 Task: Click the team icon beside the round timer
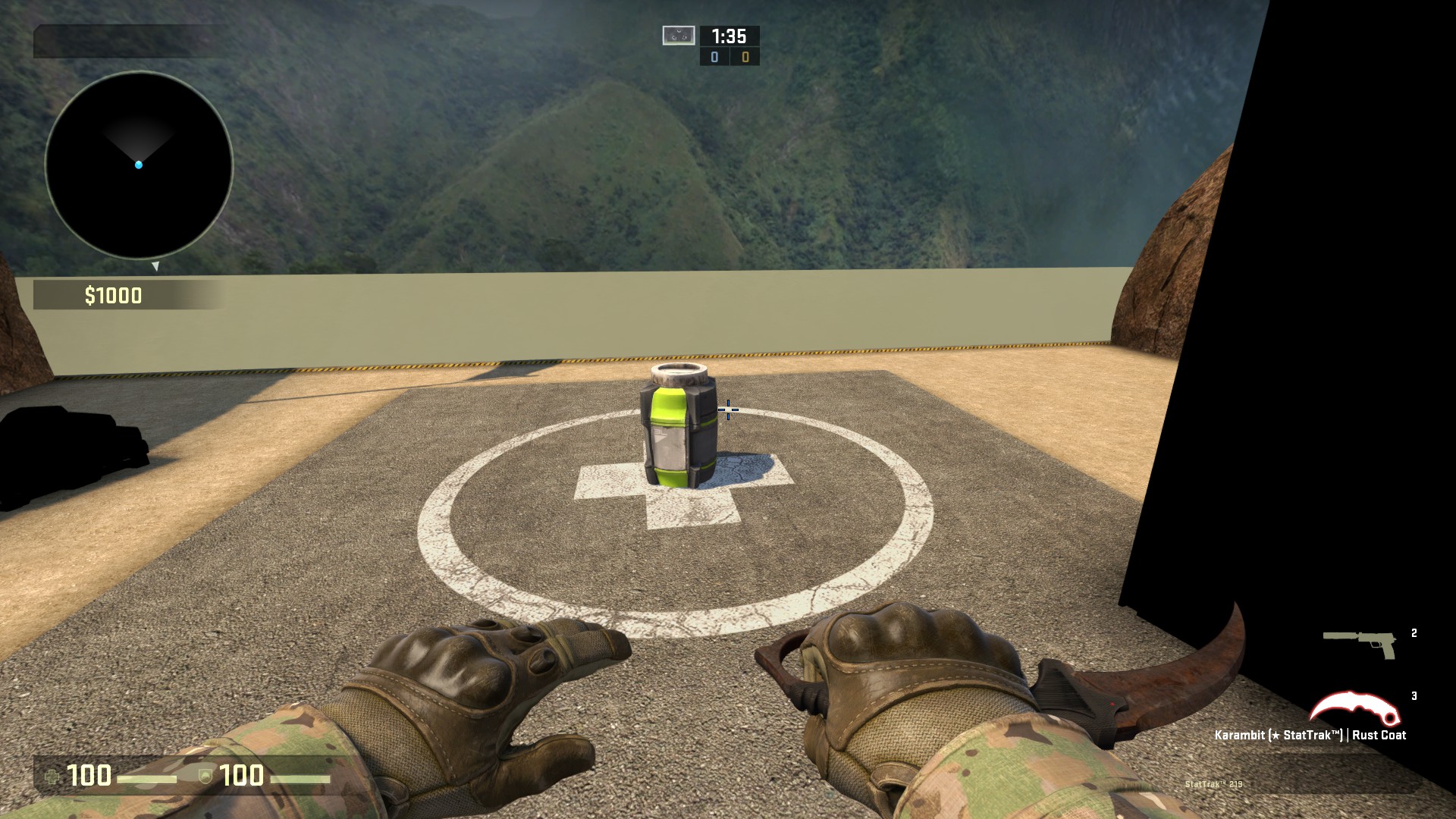[678, 36]
